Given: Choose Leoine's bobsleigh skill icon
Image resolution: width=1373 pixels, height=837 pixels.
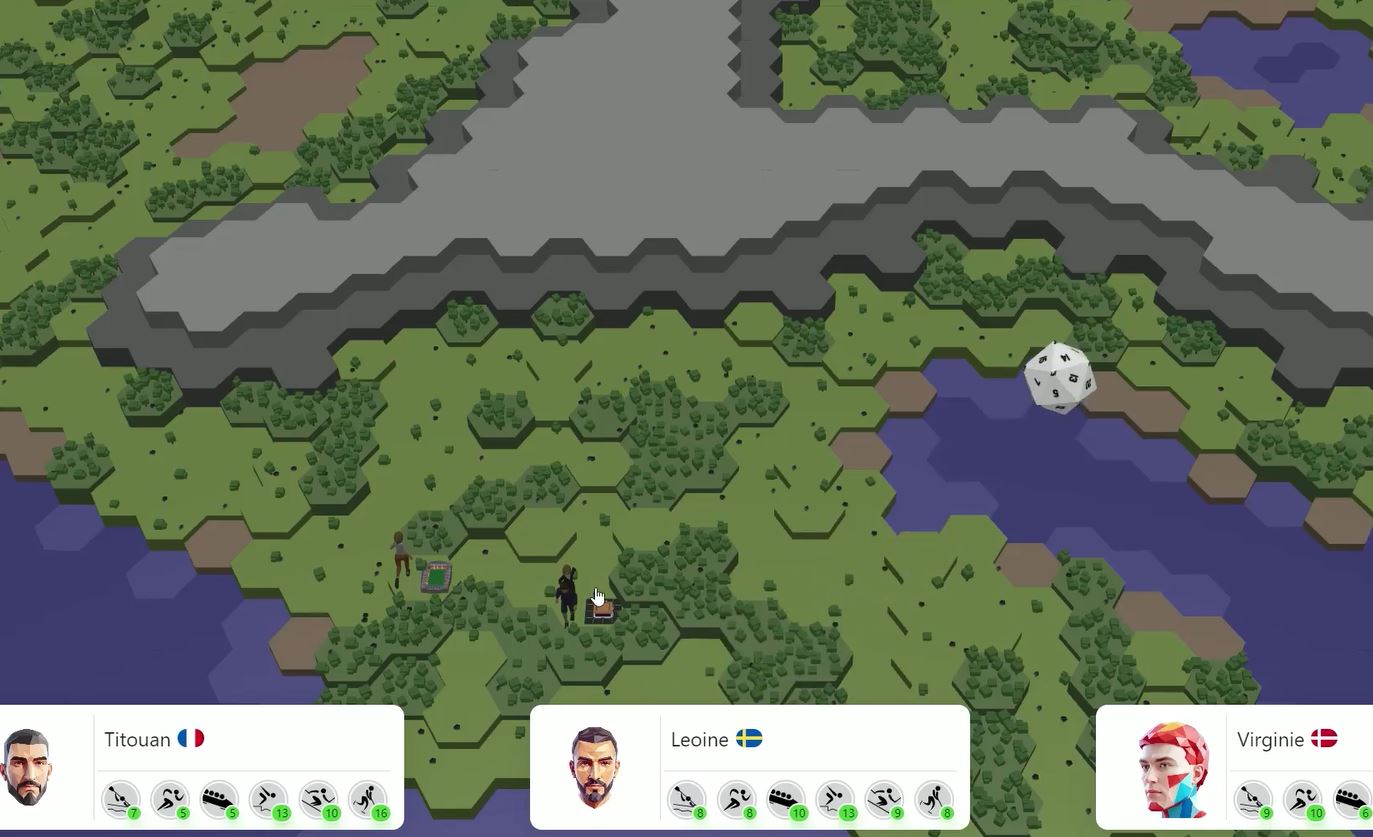Looking at the screenshot, I should tap(786, 799).
